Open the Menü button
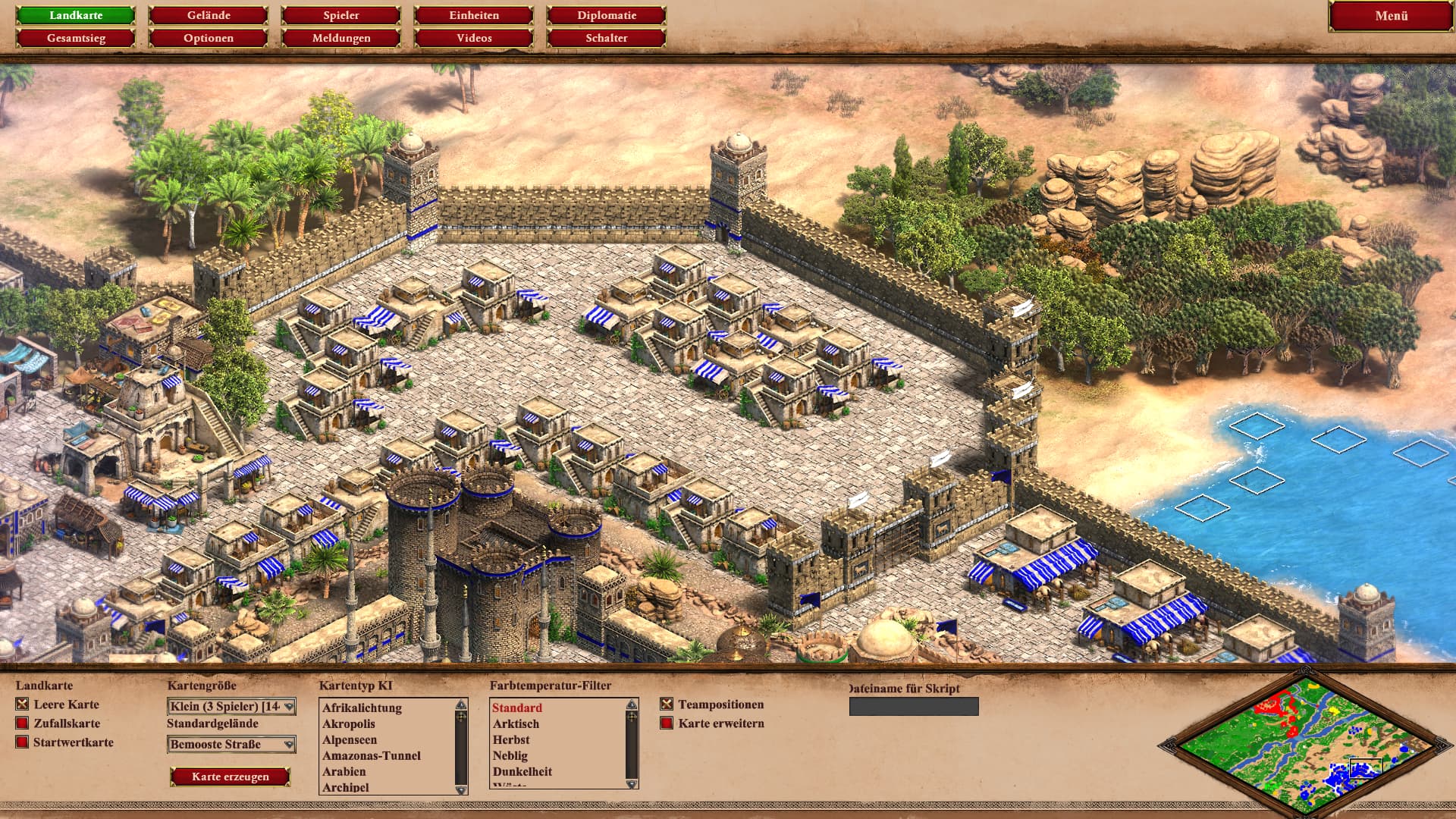 pos(1391,16)
